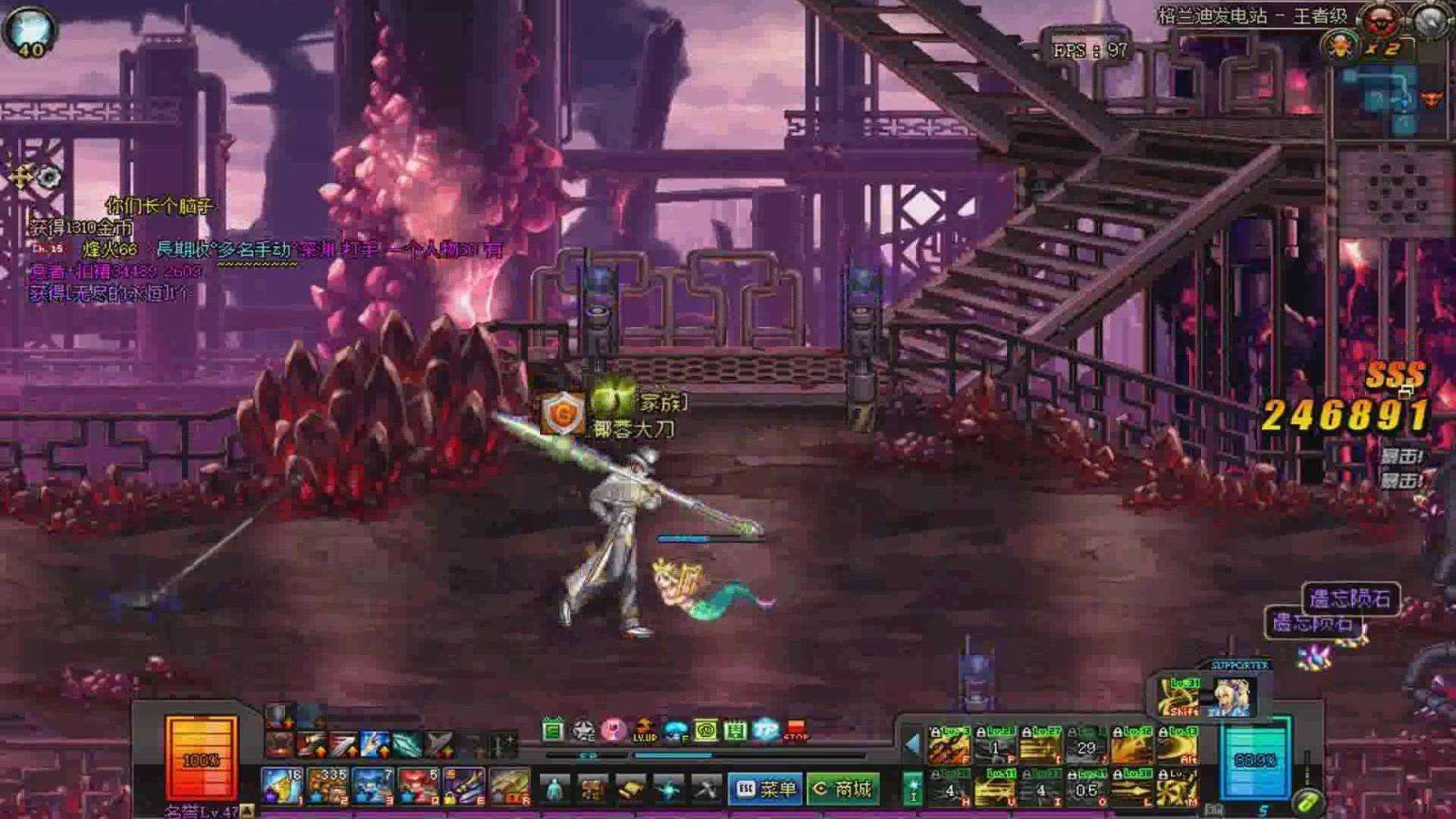Click the skill bar left arrow

click(911, 745)
